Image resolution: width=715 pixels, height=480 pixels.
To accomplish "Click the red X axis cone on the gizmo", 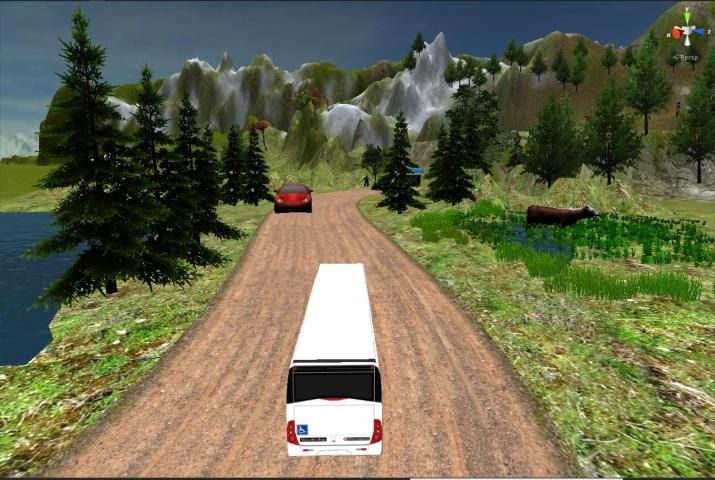I will pyautogui.click(x=675, y=33).
